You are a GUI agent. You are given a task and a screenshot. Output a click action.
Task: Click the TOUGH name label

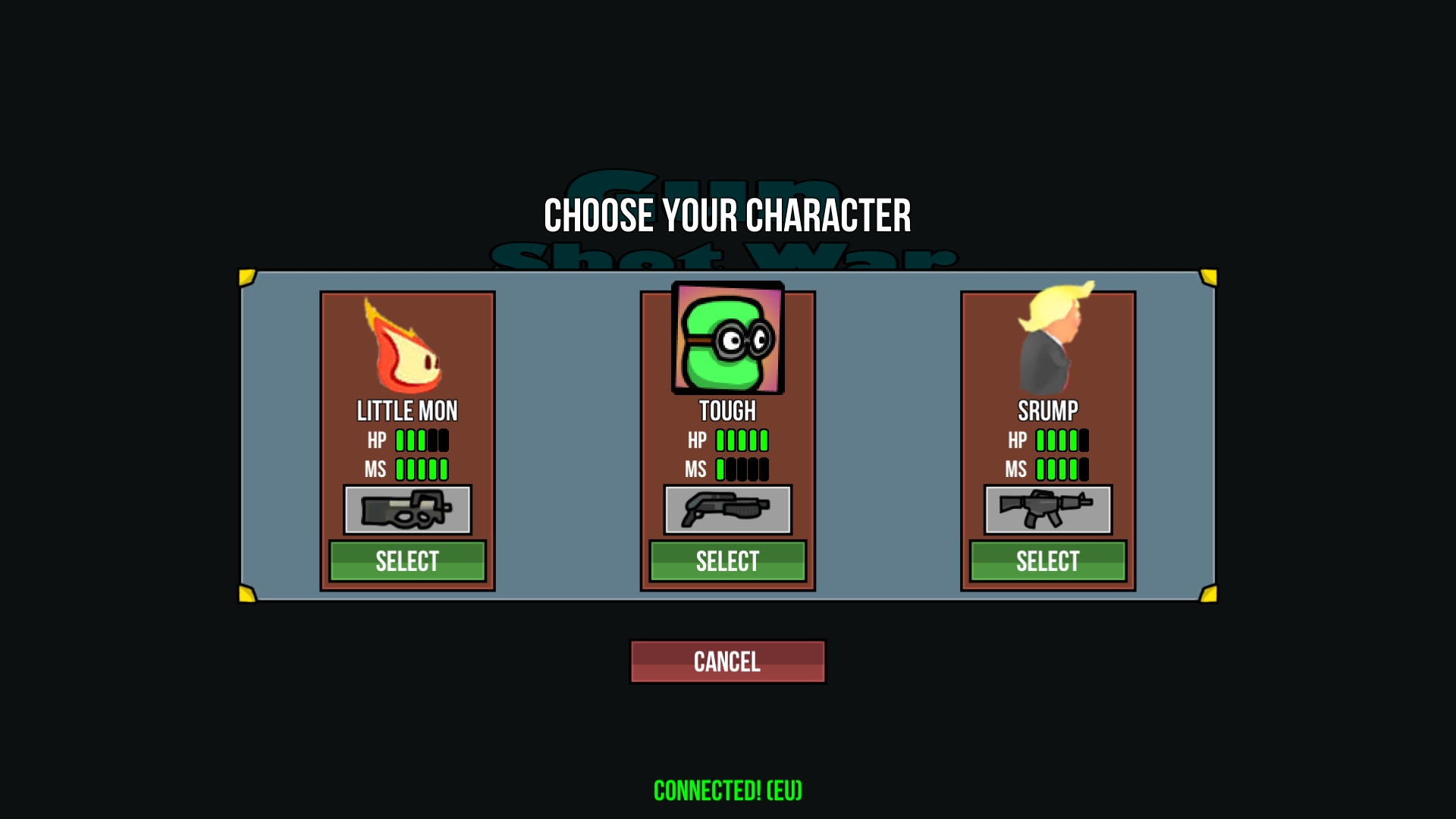click(727, 409)
